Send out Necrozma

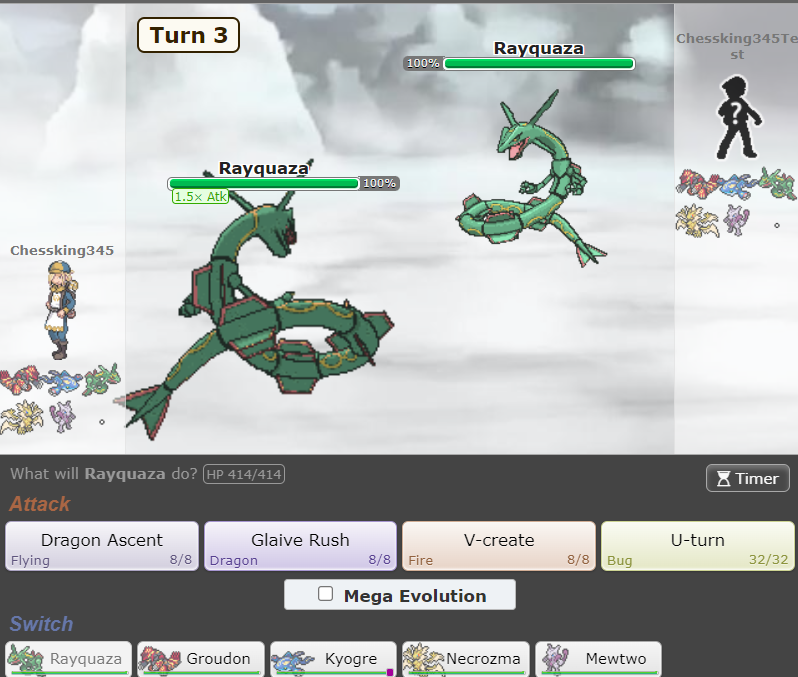tap(465, 659)
